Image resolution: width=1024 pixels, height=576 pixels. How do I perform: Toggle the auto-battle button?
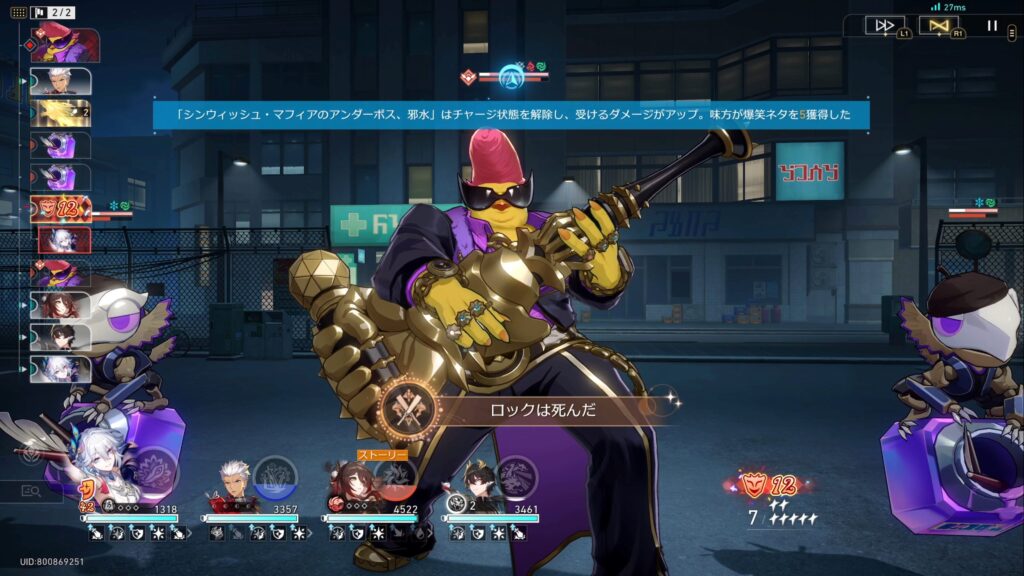(x=938, y=26)
